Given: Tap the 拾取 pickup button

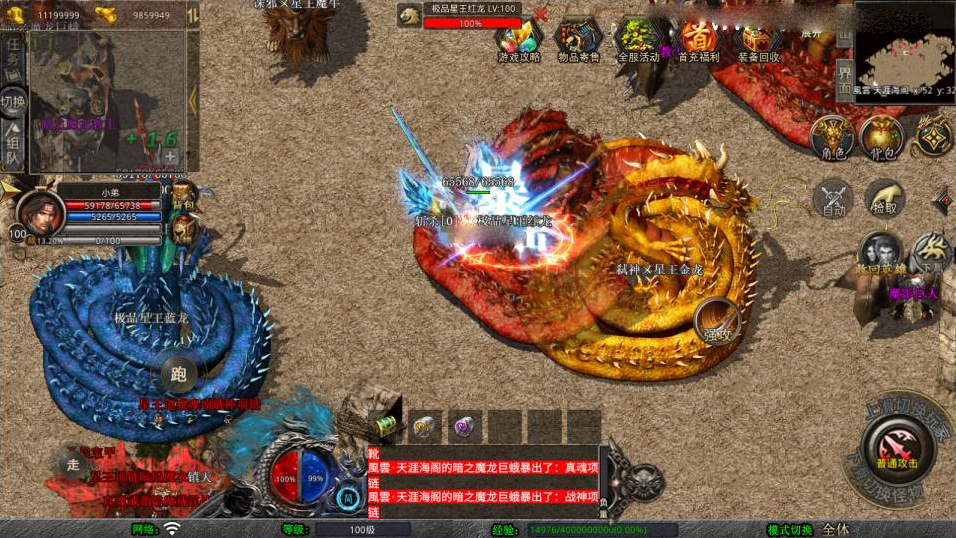Looking at the screenshot, I should (884, 197).
